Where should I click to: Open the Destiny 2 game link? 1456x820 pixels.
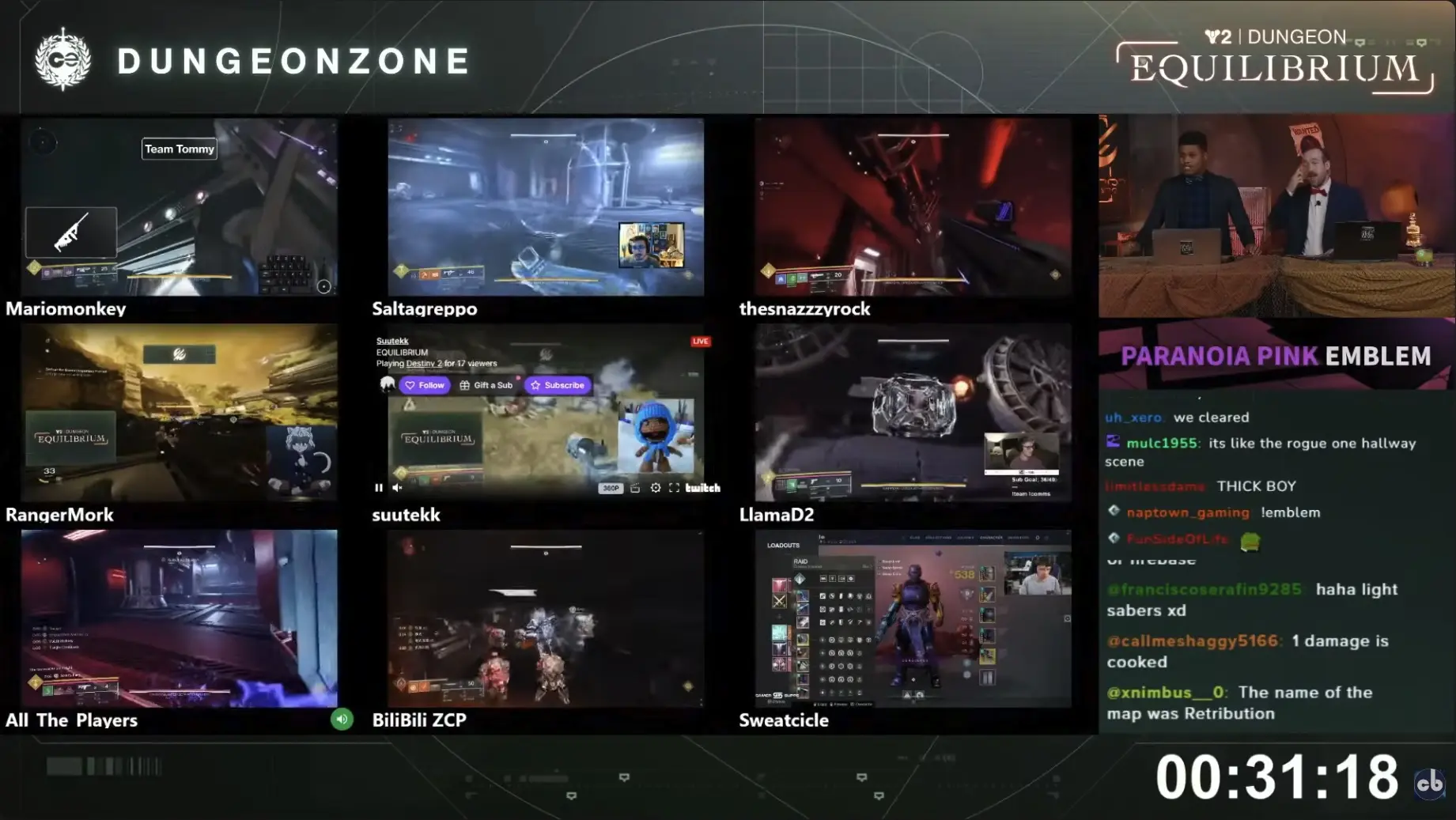[423, 364]
